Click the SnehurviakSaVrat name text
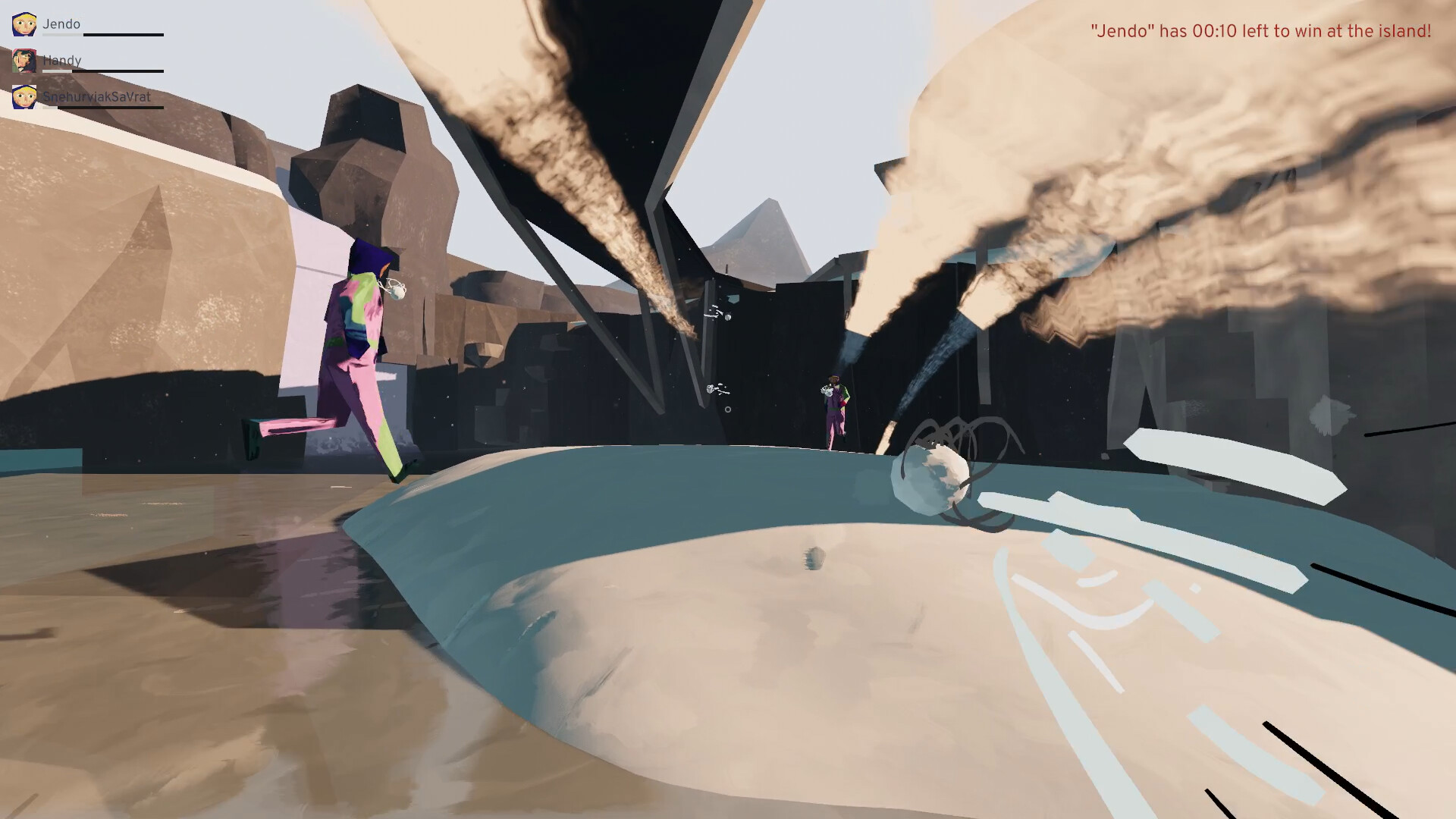The image size is (1456, 819). coord(96,96)
